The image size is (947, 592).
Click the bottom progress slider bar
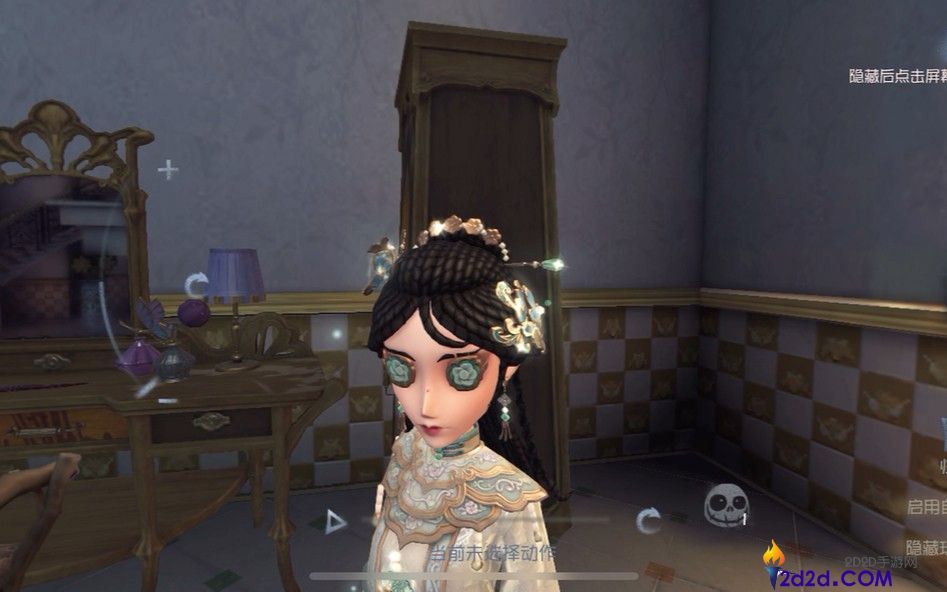(x=473, y=576)
